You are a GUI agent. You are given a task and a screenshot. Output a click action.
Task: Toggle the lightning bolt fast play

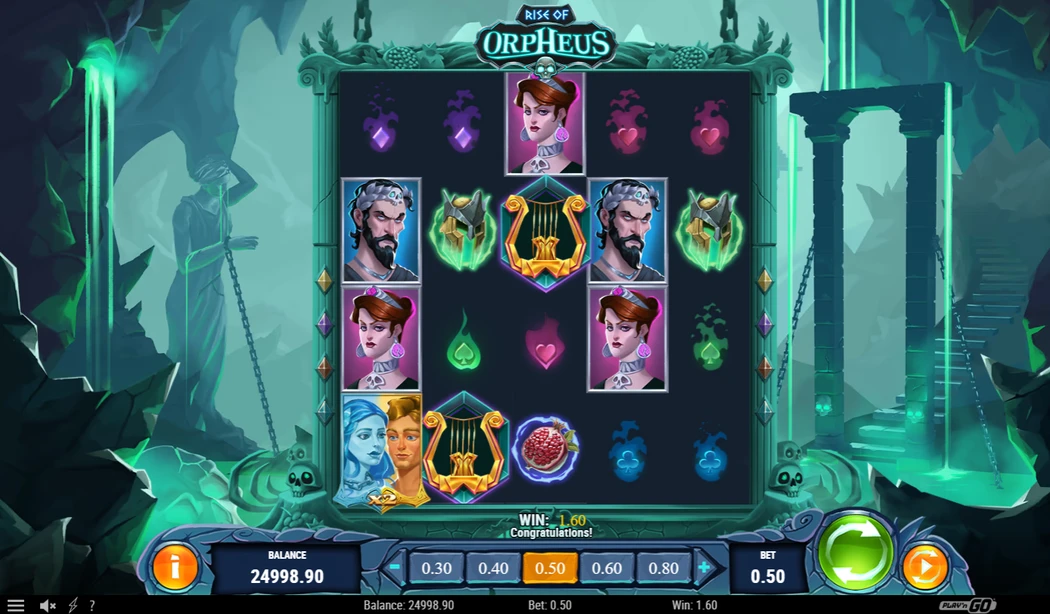[72, 605]
